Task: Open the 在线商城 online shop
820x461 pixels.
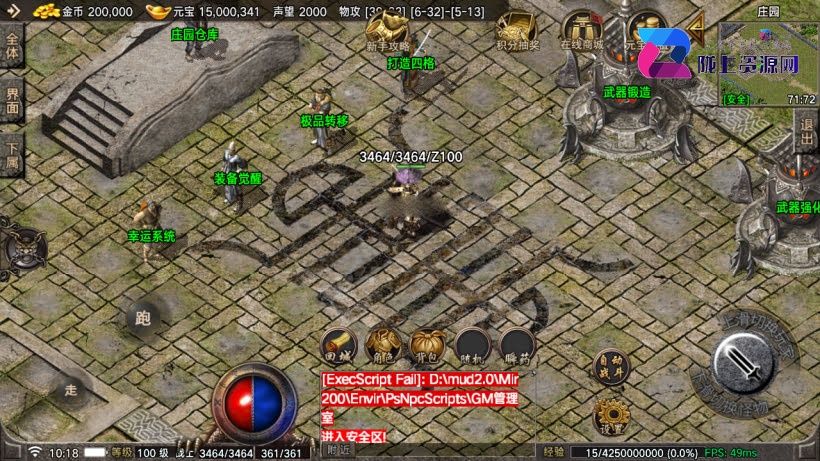Action: pyautogui.click(x=581, y=31)
